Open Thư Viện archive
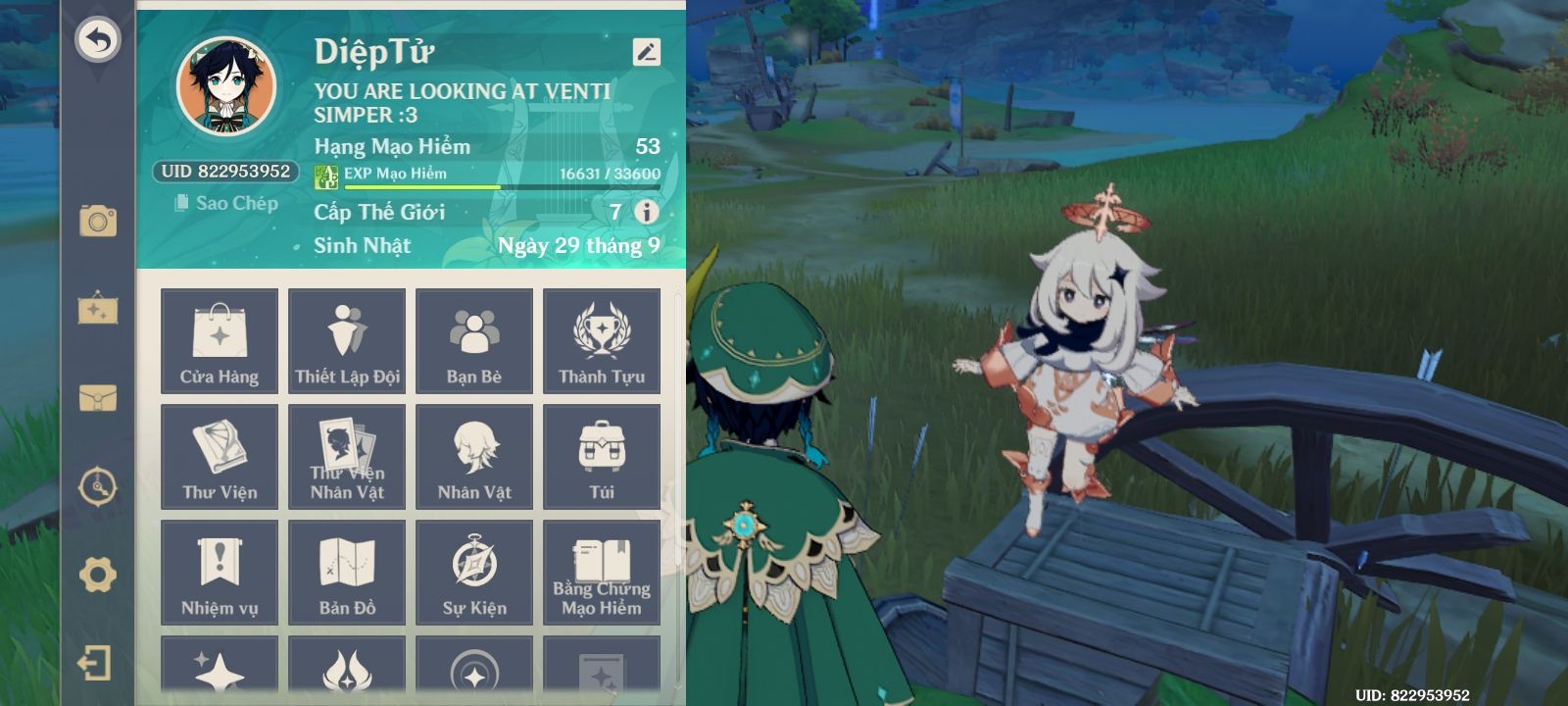Image resolution: width=1568 pixels, height=706 pixels. point(220,457)
